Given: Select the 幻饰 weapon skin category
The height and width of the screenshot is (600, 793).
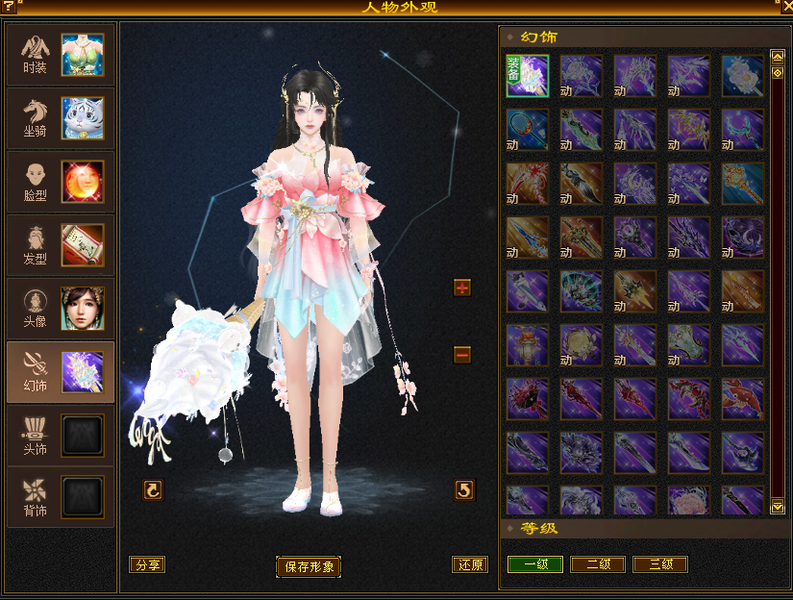Looking at the screenshot, I should click(60, 372).
